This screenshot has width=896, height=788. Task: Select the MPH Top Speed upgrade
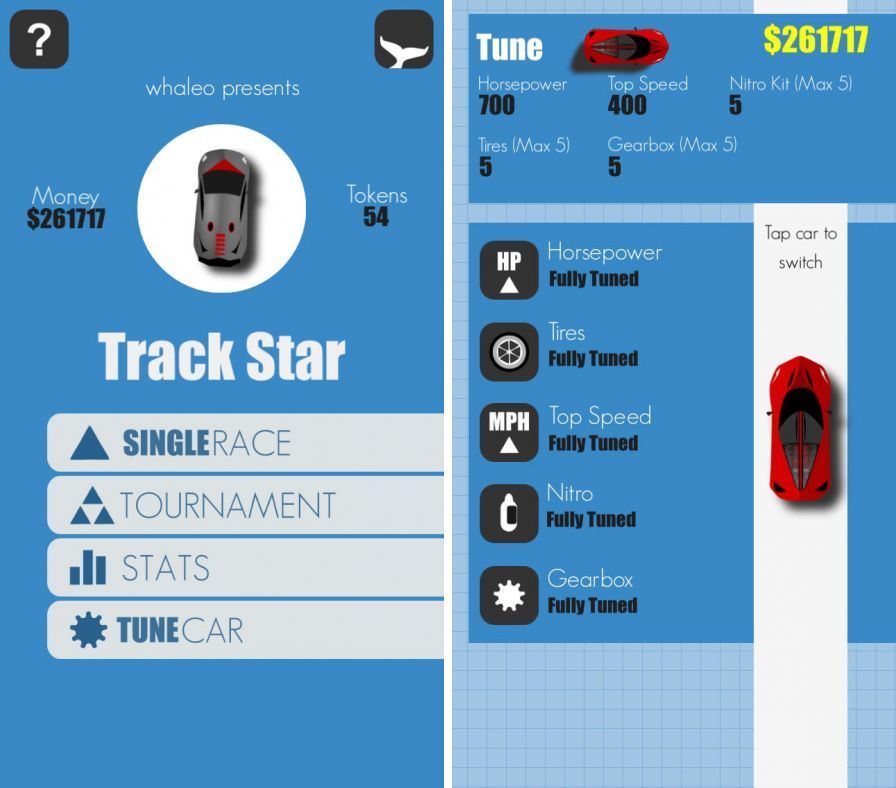coord(509,432)
